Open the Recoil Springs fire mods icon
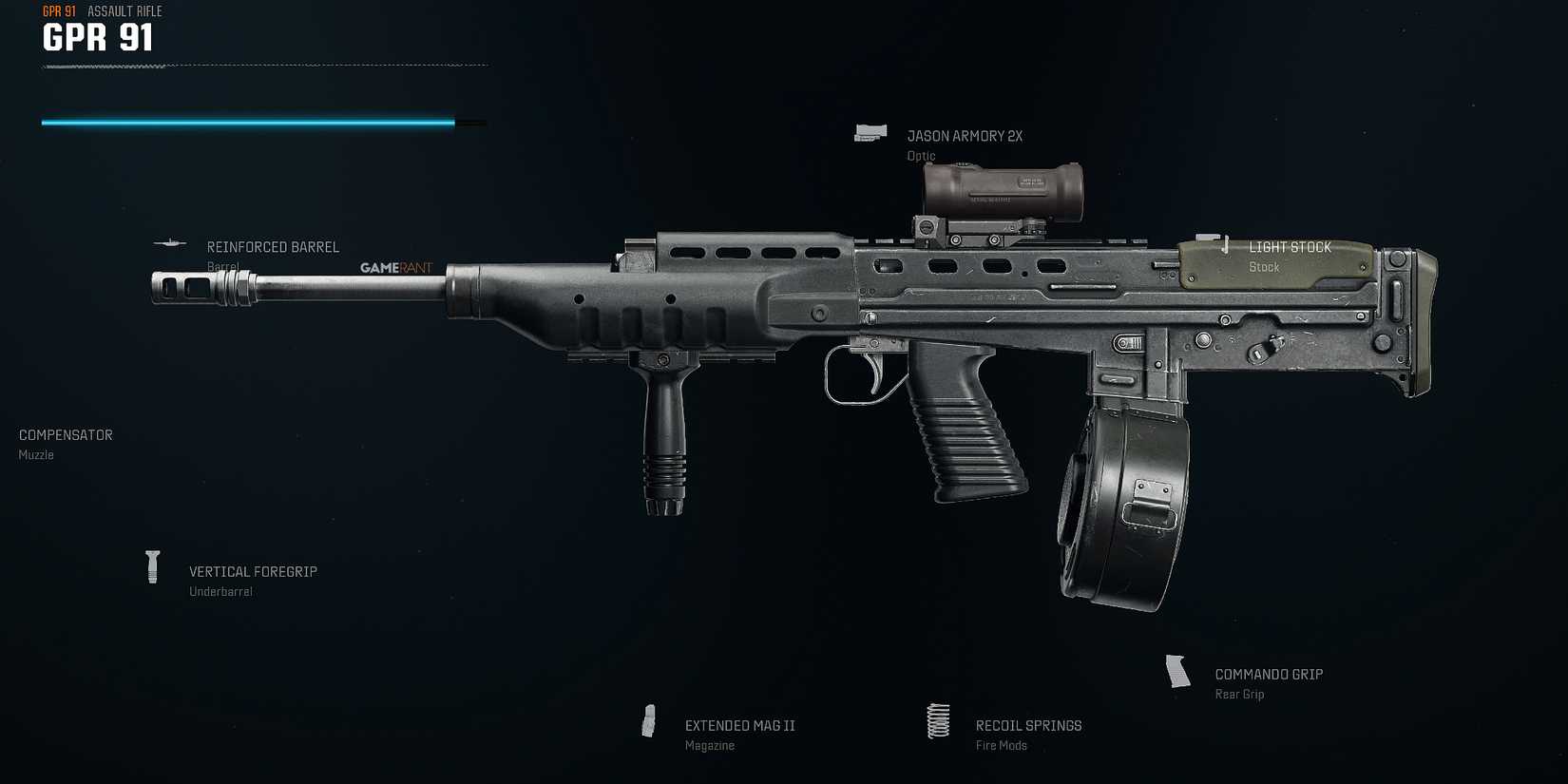 click(938, 722)
